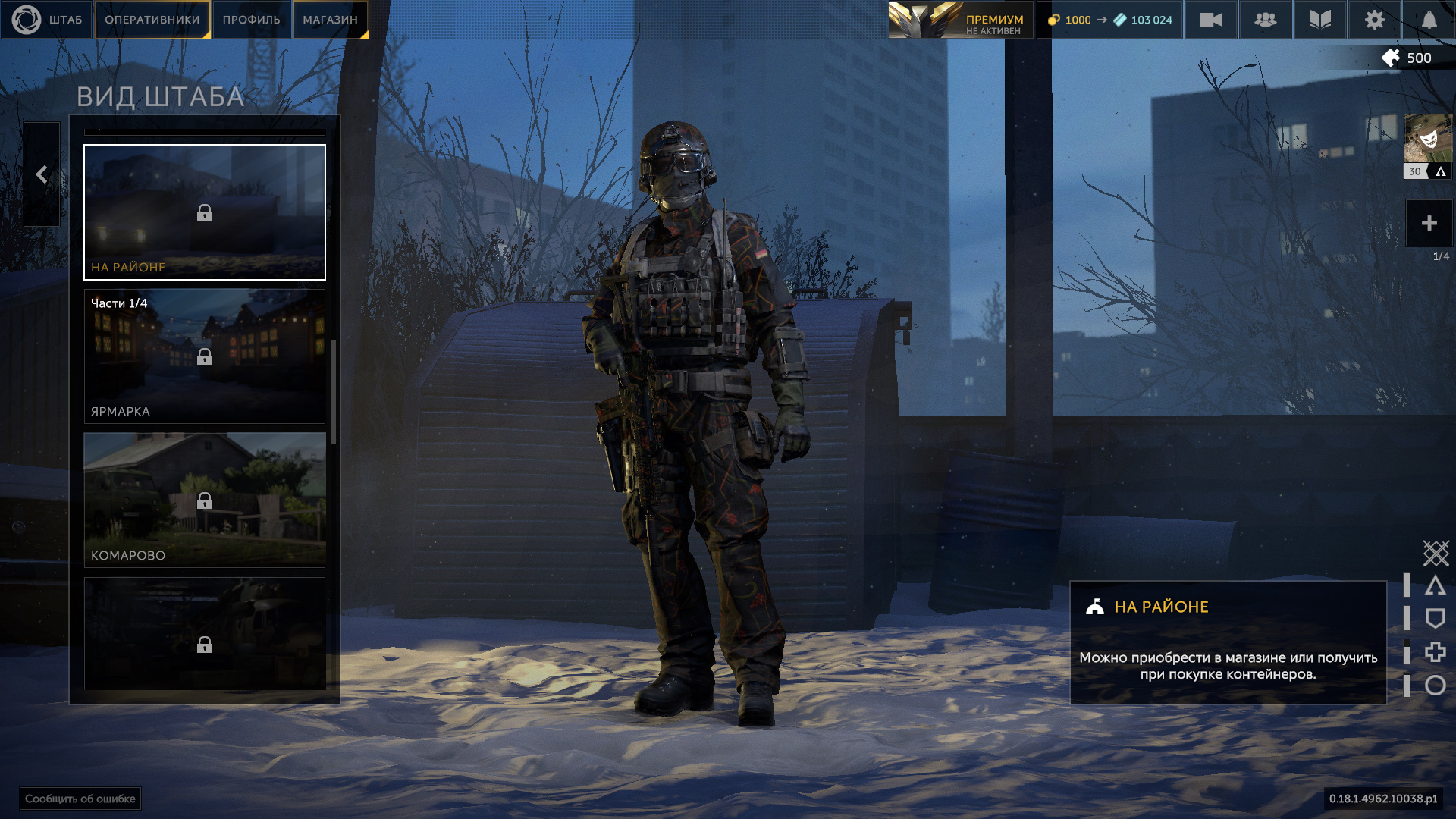Show notifications via bell icon
Viewport: 1456px width, 819px height.
(1429, 20)
